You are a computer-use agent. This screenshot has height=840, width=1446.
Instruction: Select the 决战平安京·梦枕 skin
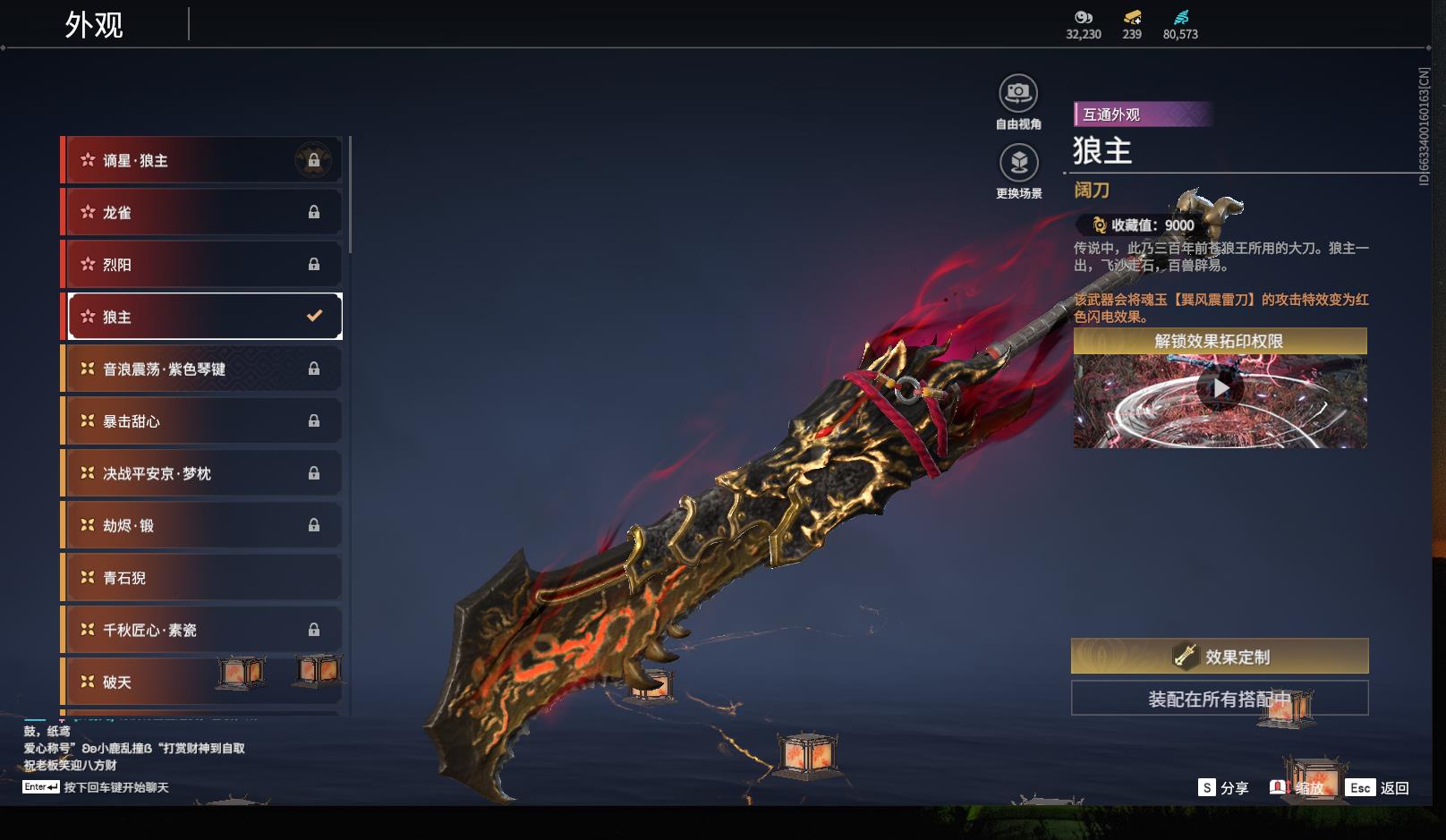(x=201, y=473)
